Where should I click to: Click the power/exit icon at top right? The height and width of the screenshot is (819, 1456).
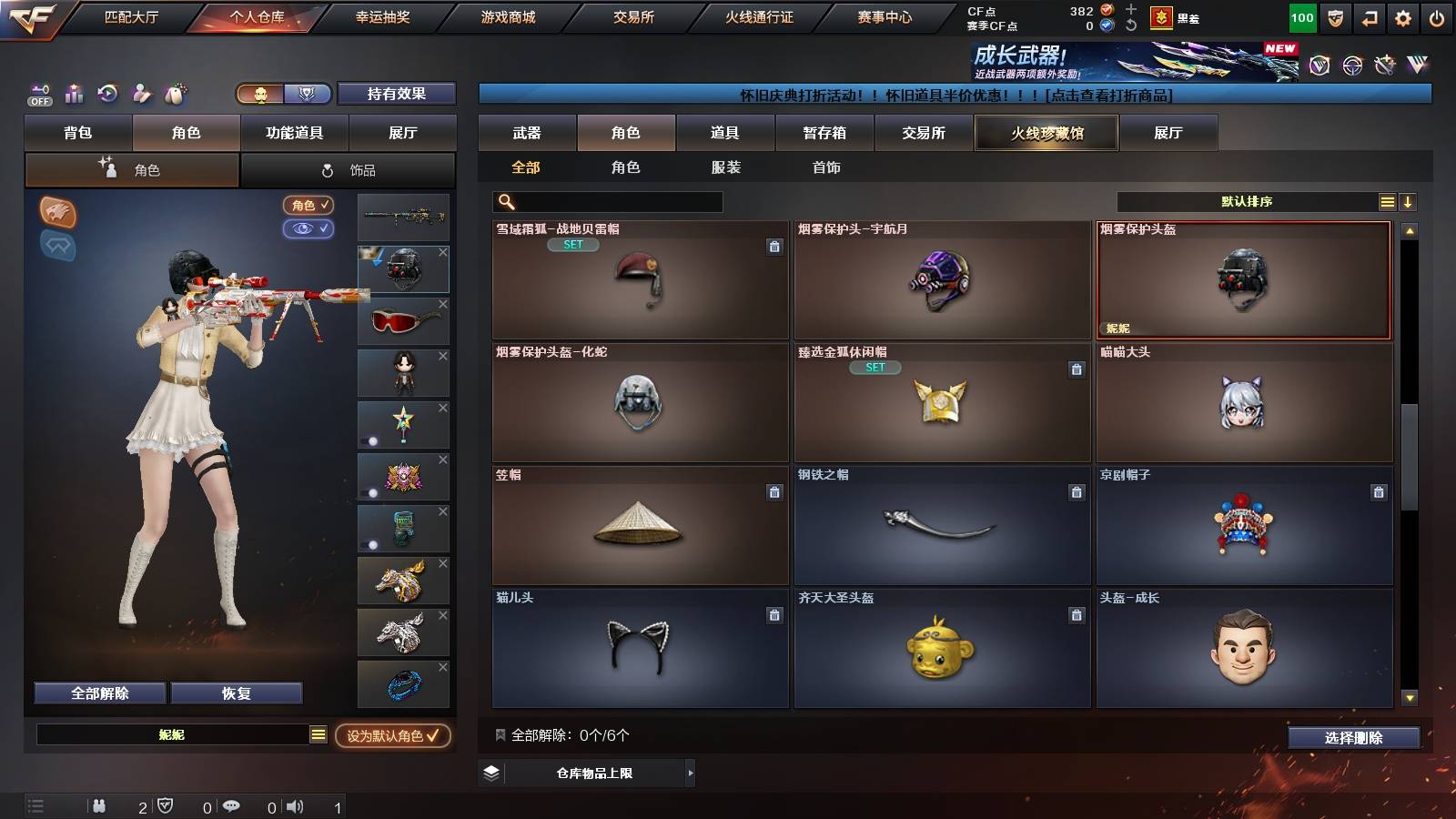click(1438, 15)
